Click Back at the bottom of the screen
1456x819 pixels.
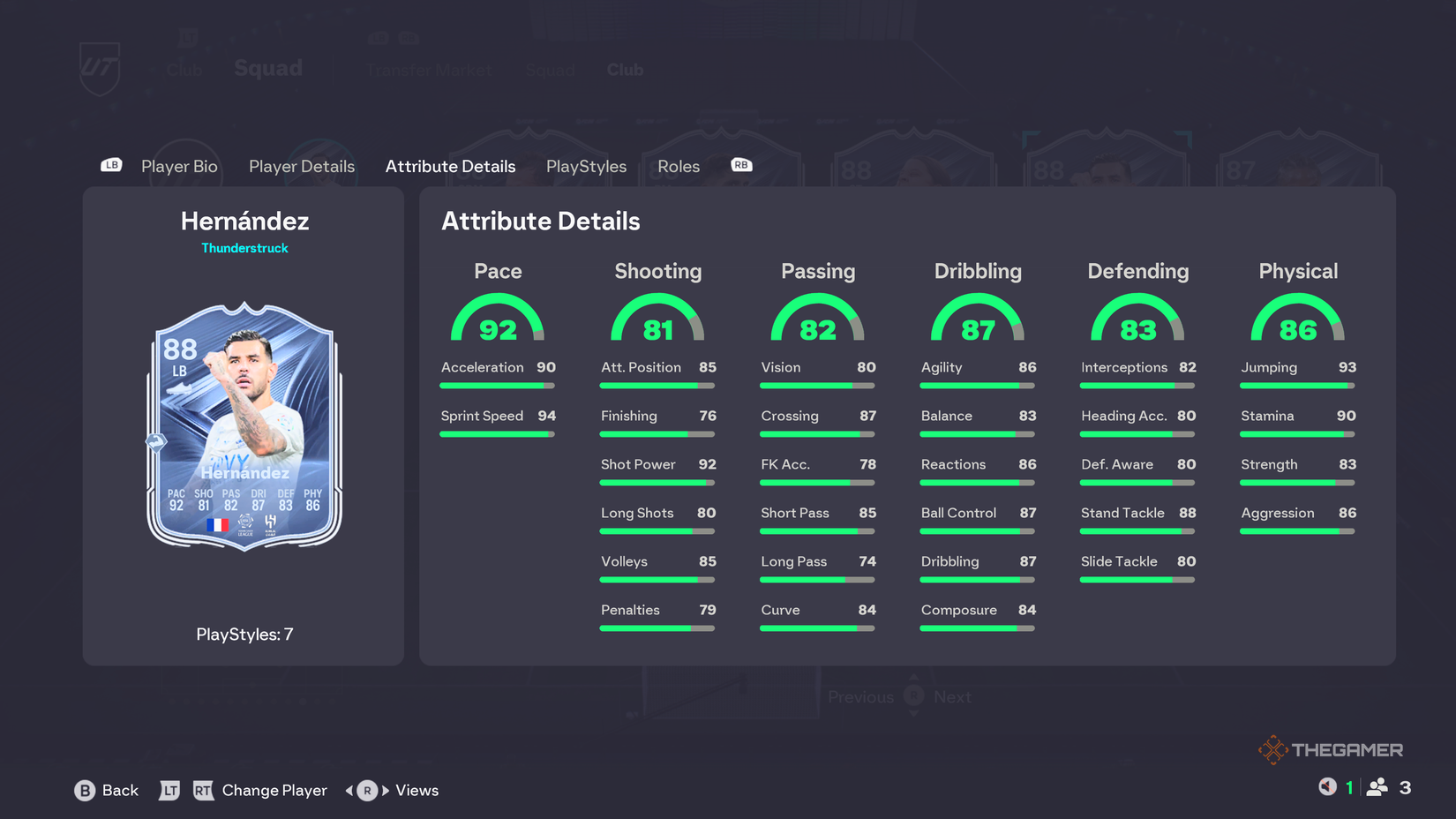[121, 791]
